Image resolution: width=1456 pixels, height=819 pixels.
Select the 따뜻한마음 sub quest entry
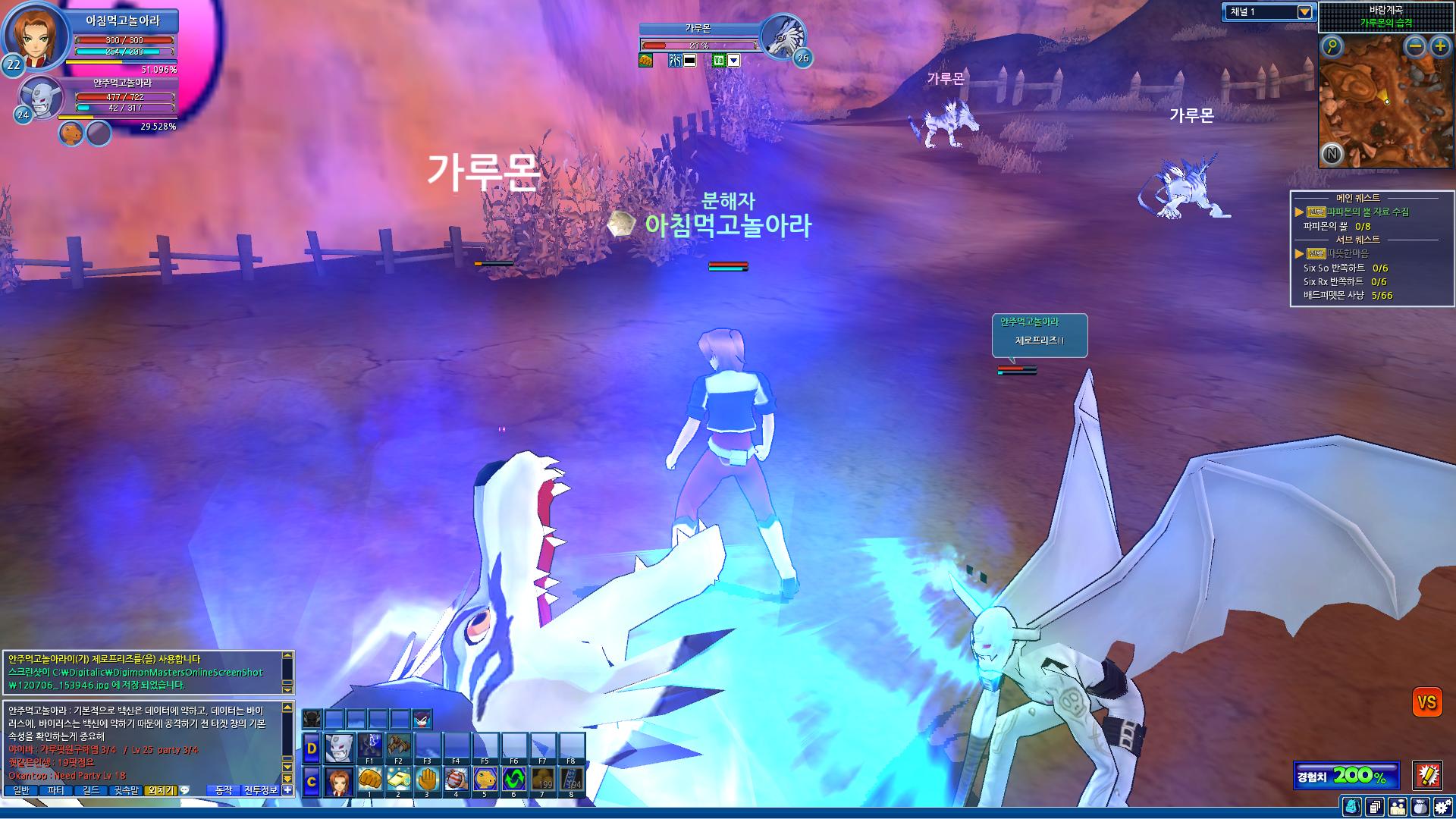point(1348,253)
